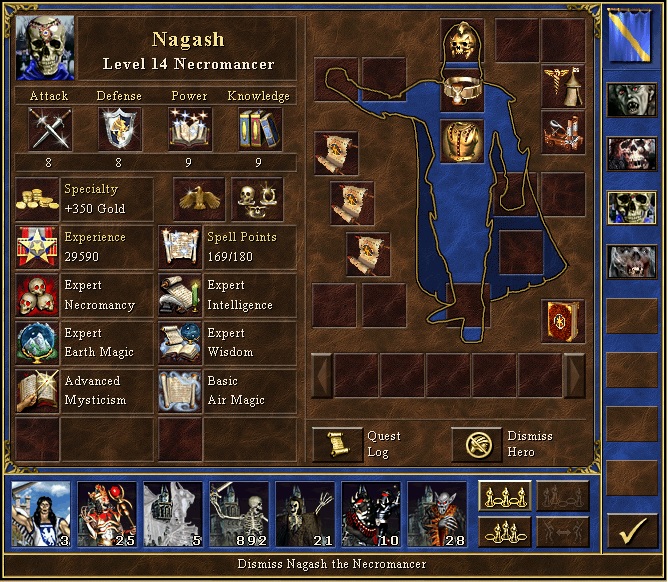This screenshot has height=582, width=668.
Task: Select the angel unit with count 3
Action: click(x=41, y=511)
